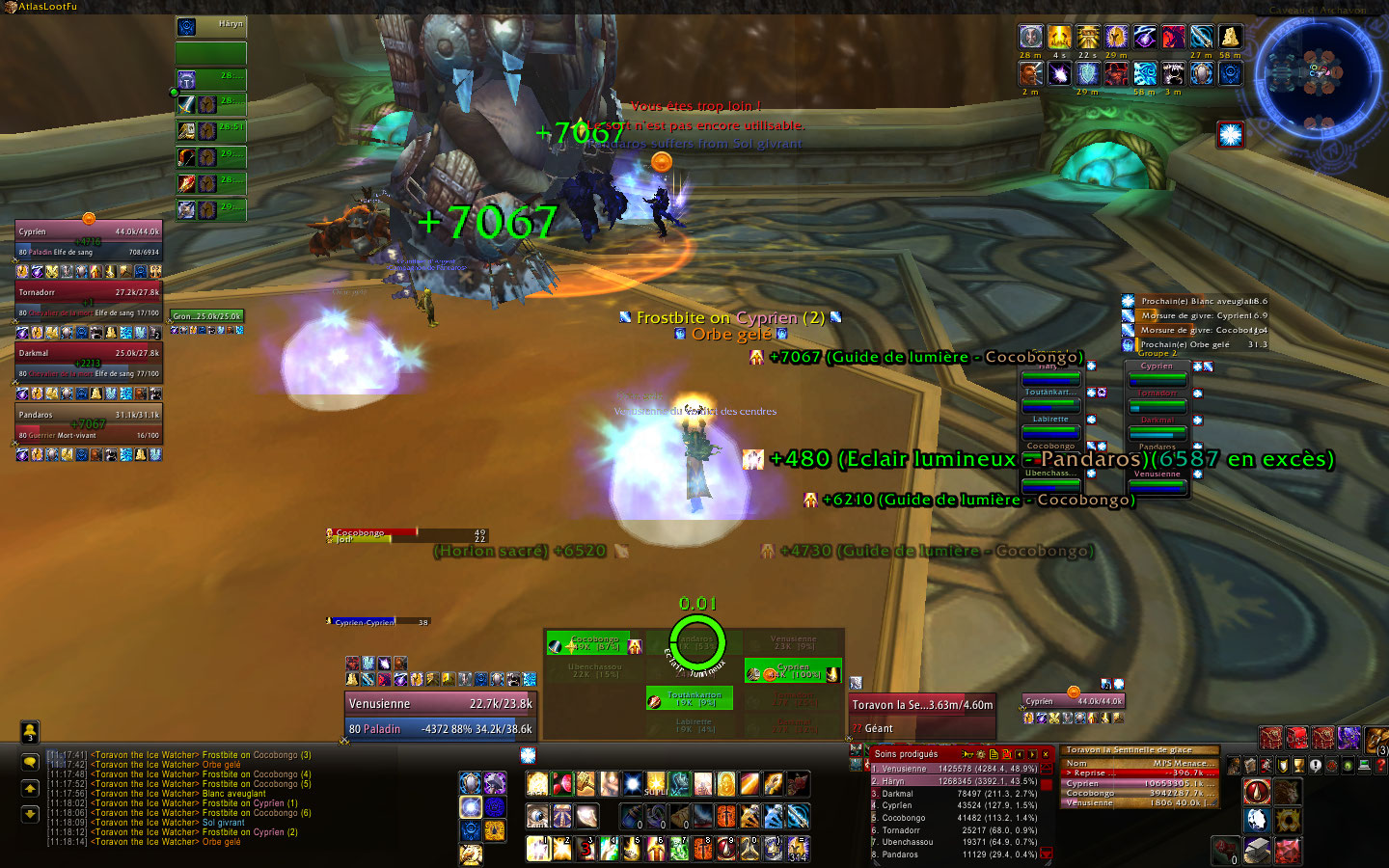Select the red reset icon in Soins prodigués

(x=1007, y=755)
